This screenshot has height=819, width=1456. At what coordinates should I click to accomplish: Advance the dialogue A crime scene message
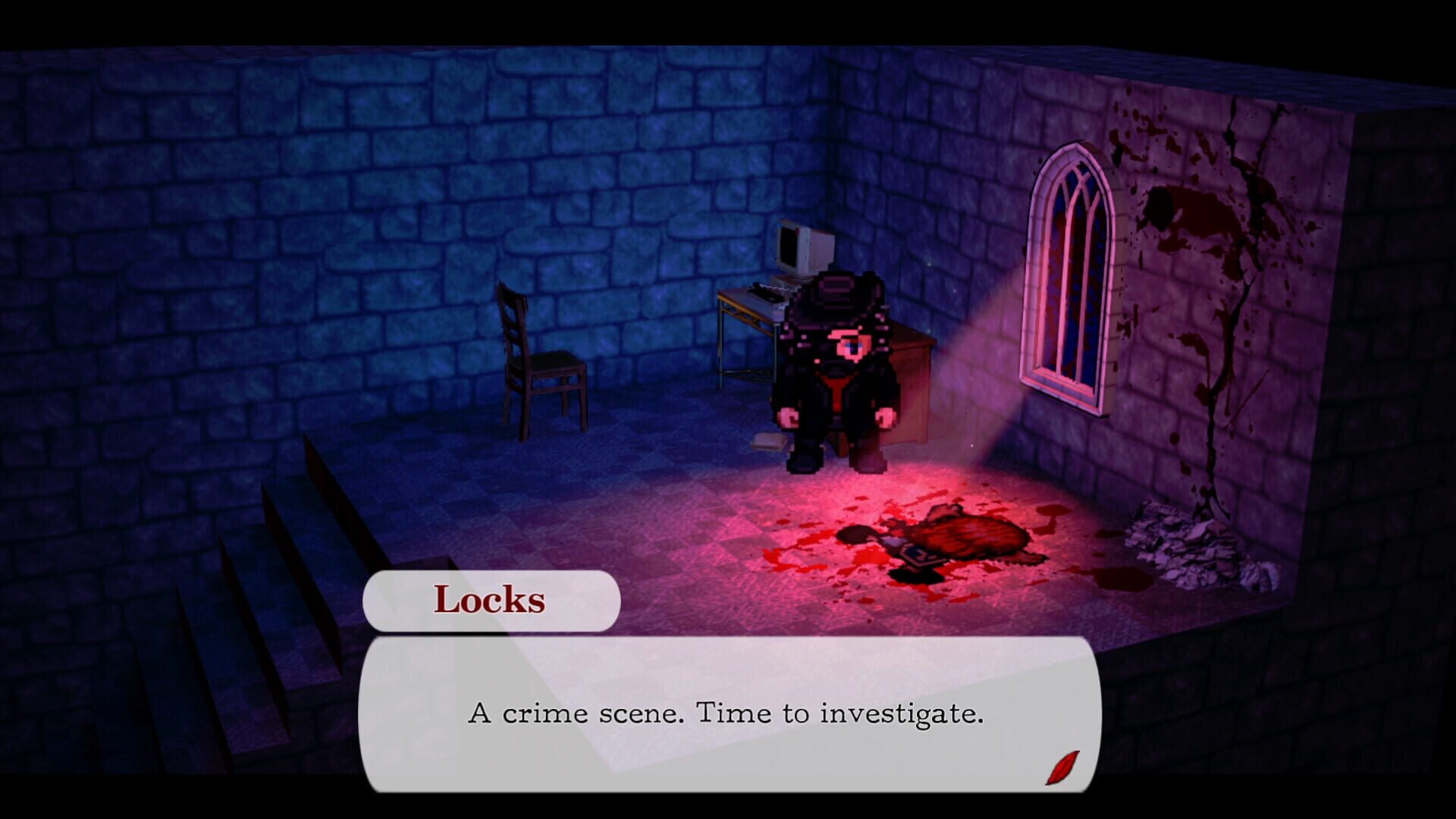(x=728, y=713)
